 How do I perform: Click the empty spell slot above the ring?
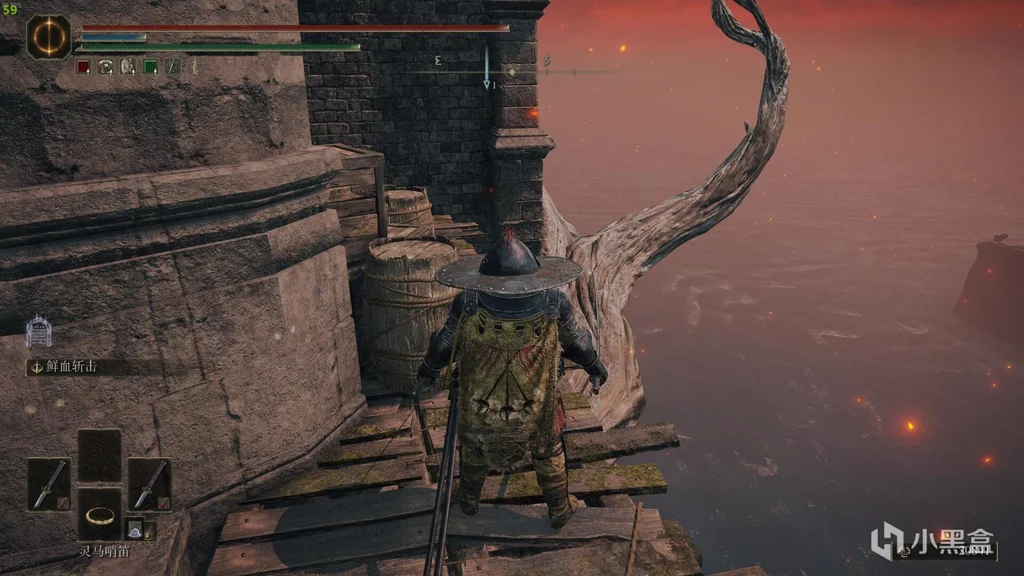pos(98,455)
